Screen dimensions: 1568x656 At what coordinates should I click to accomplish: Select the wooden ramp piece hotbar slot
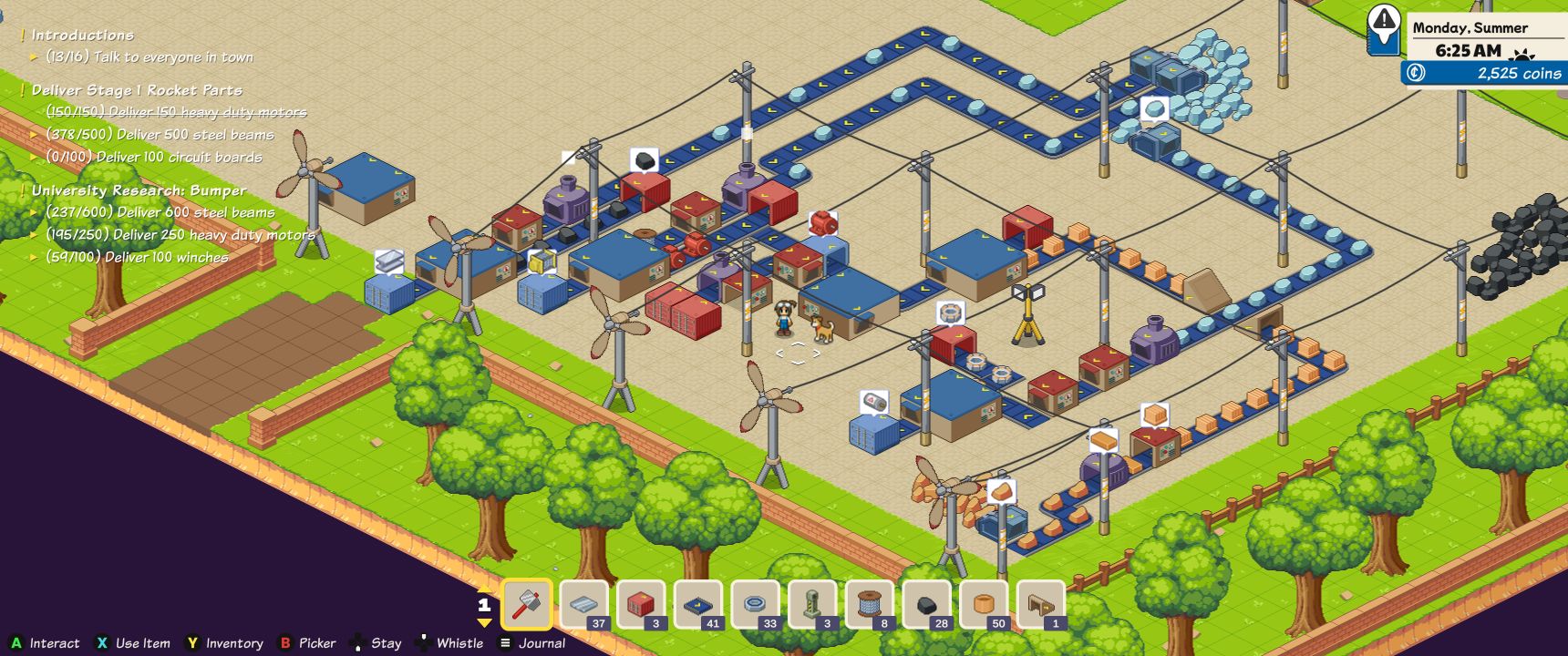1041,604
